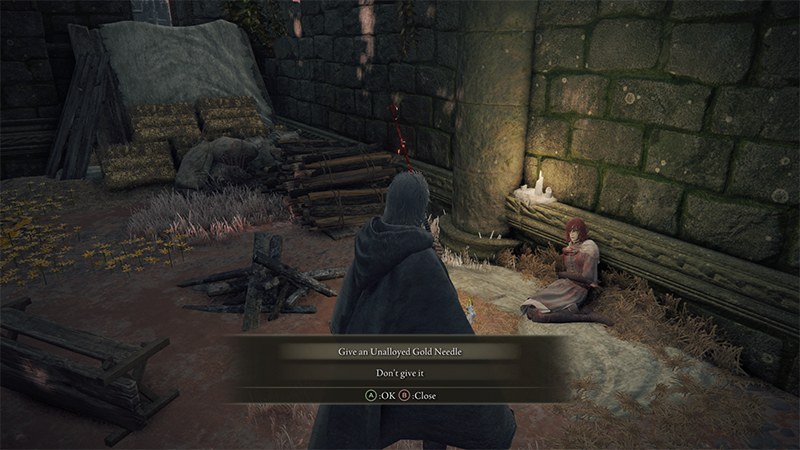800x450 pixels.
Task: Choose Give an Unalloyed Gold Needle
Action: pyautogui.click(x=398, y=351)
